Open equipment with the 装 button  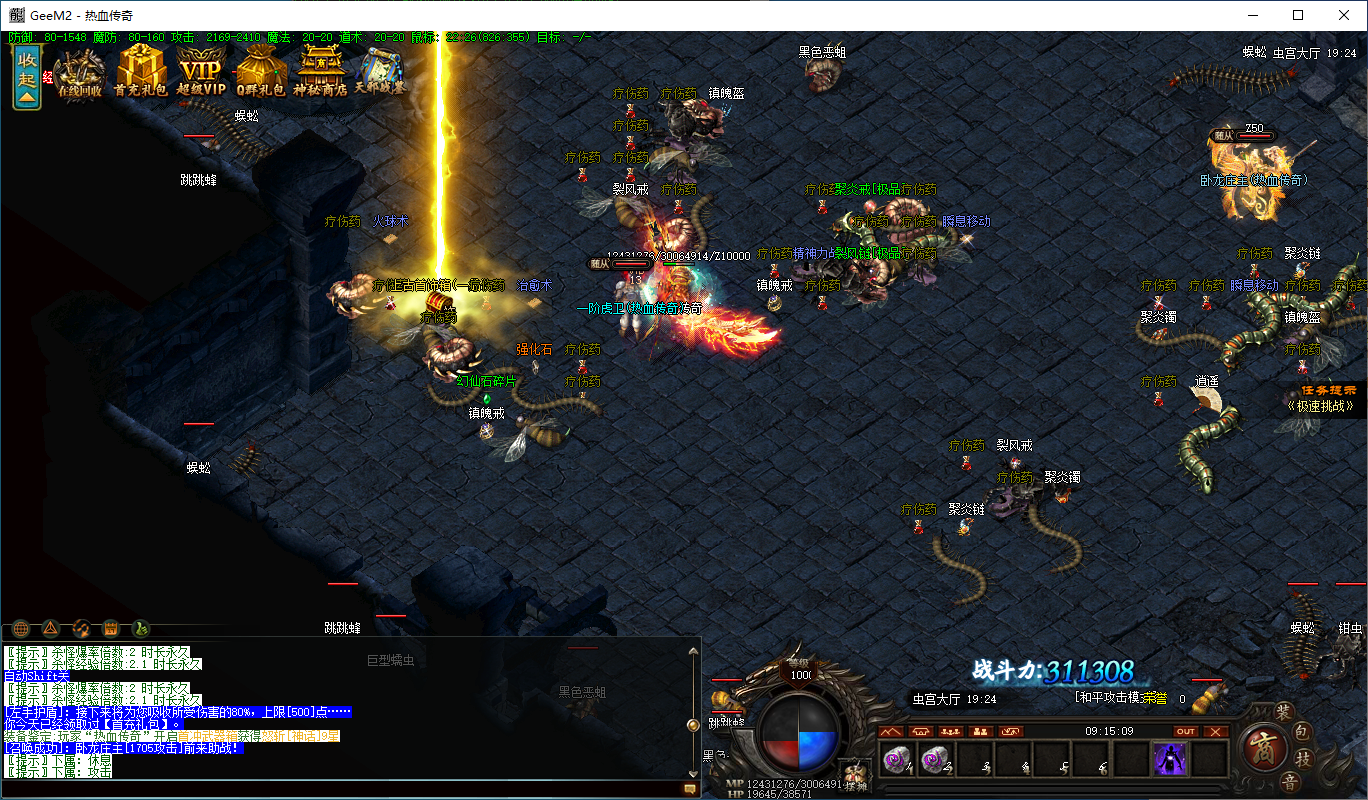(x=1284, y=712)
